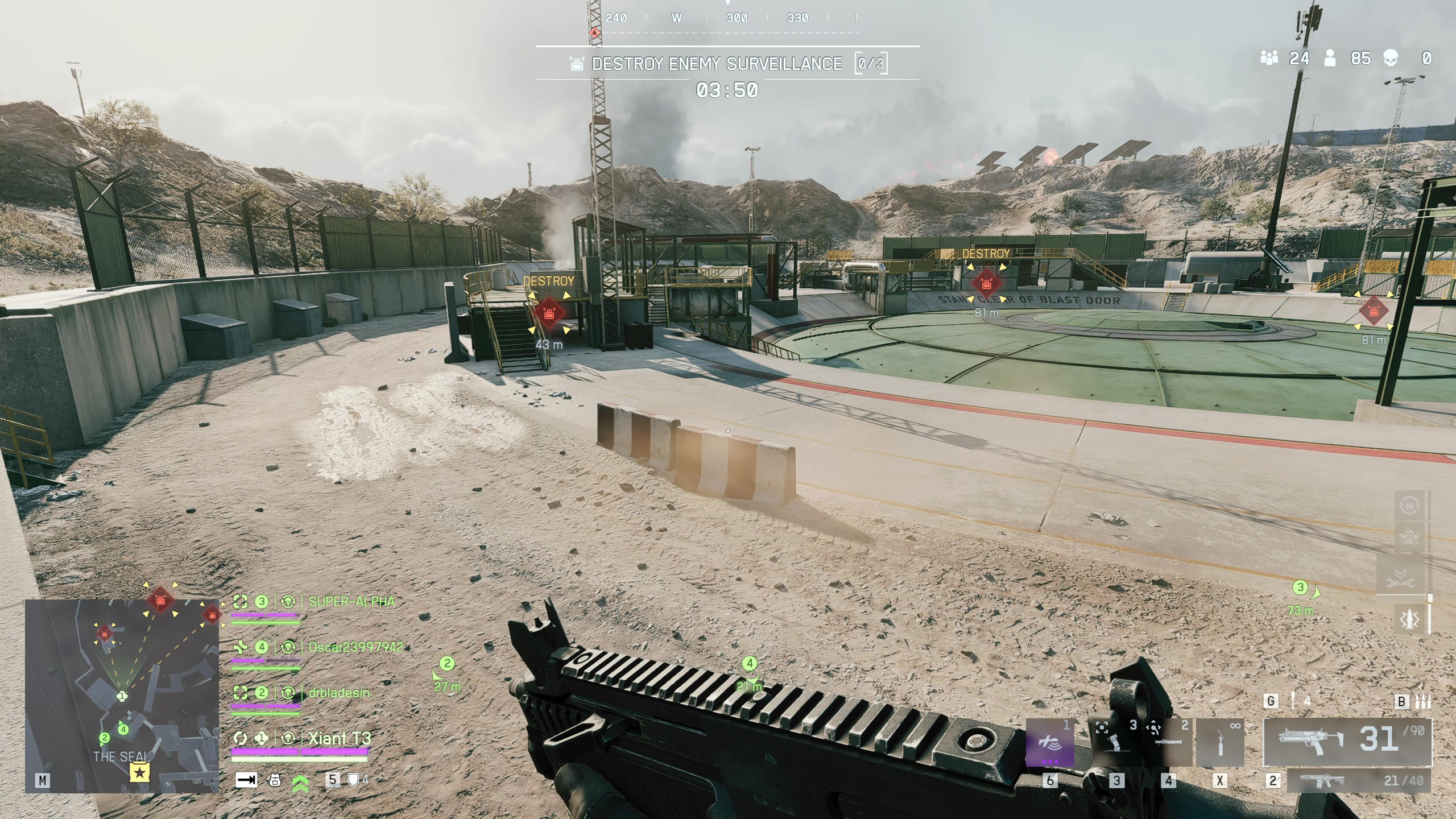Open the minimap showing The Seal
The image size is (1456, 819).
click(122, 695)
